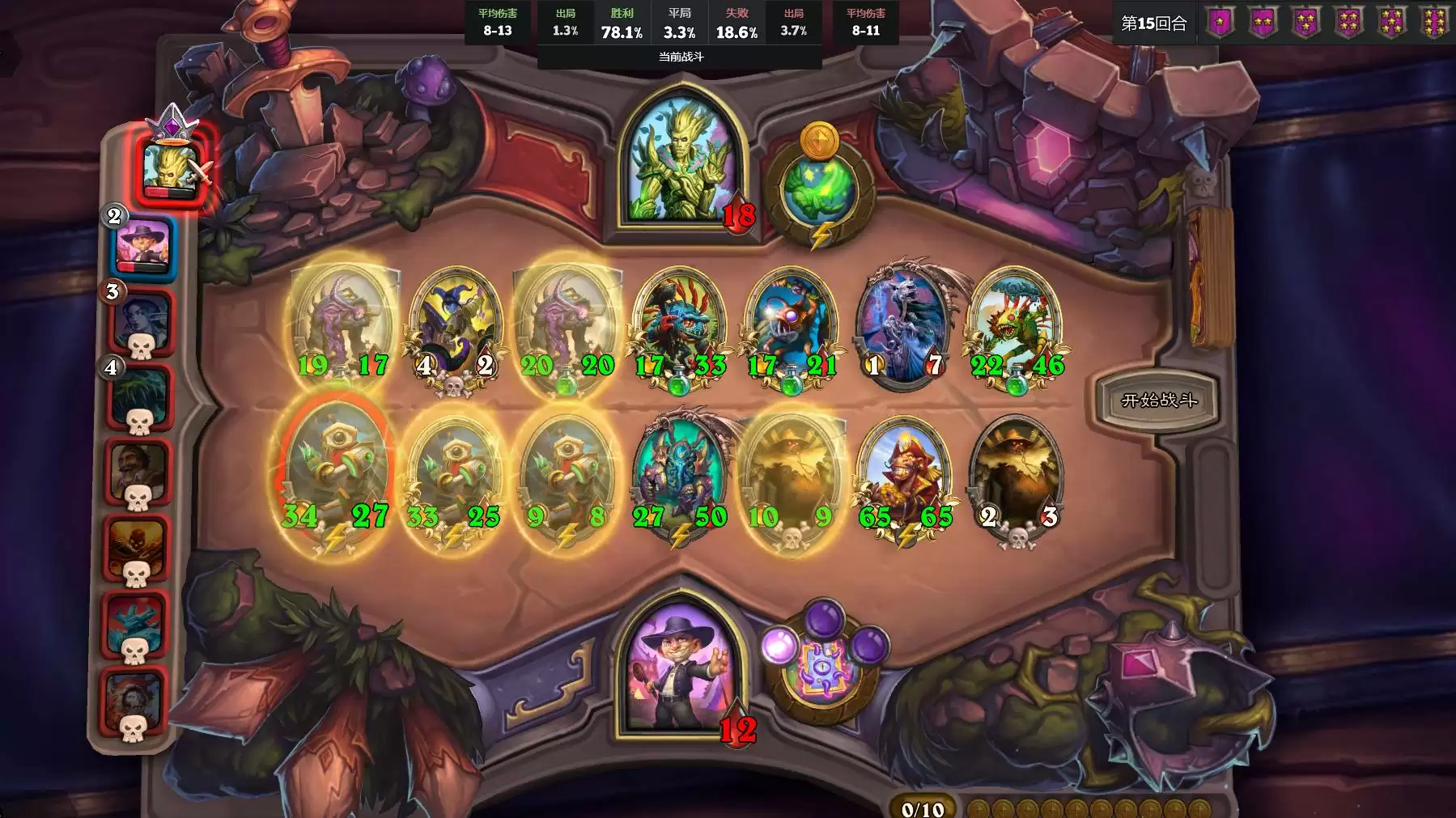Open the 当前战斗 current battle odds panel
1456x818 pixels.
tap(680, 57)
